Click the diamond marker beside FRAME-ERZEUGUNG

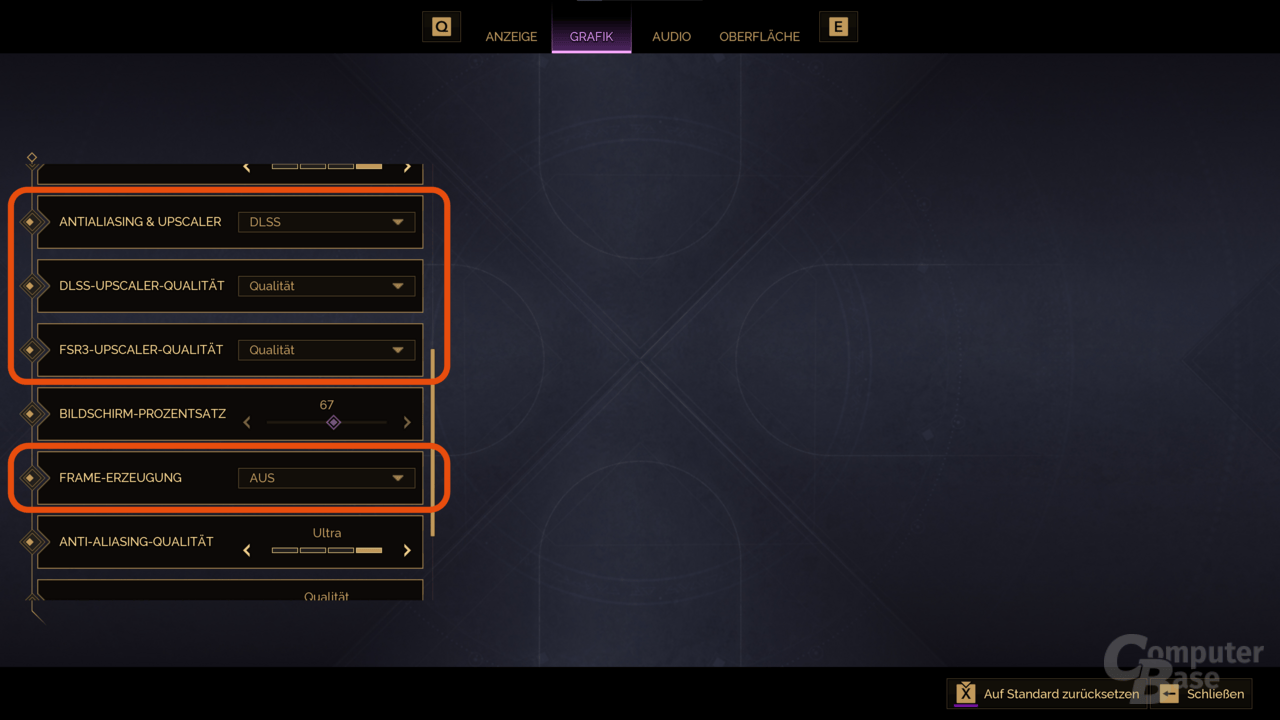pyautogui.click(x=33, y=478)
